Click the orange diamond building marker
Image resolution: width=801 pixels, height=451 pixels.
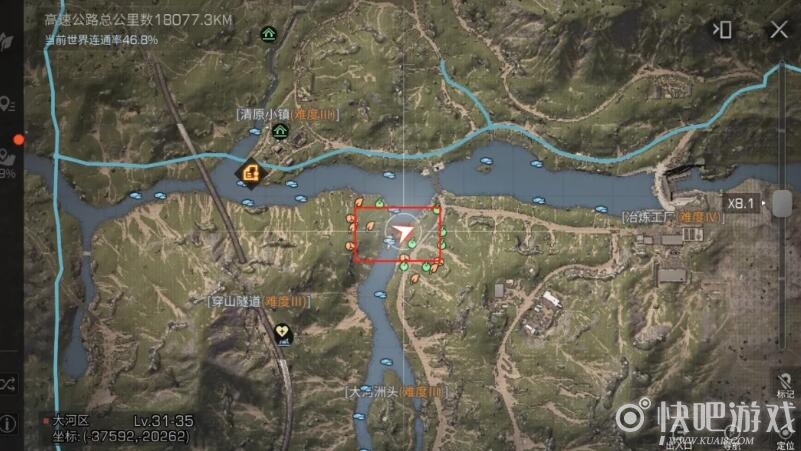pyautogui.click(x=247, y=175)
